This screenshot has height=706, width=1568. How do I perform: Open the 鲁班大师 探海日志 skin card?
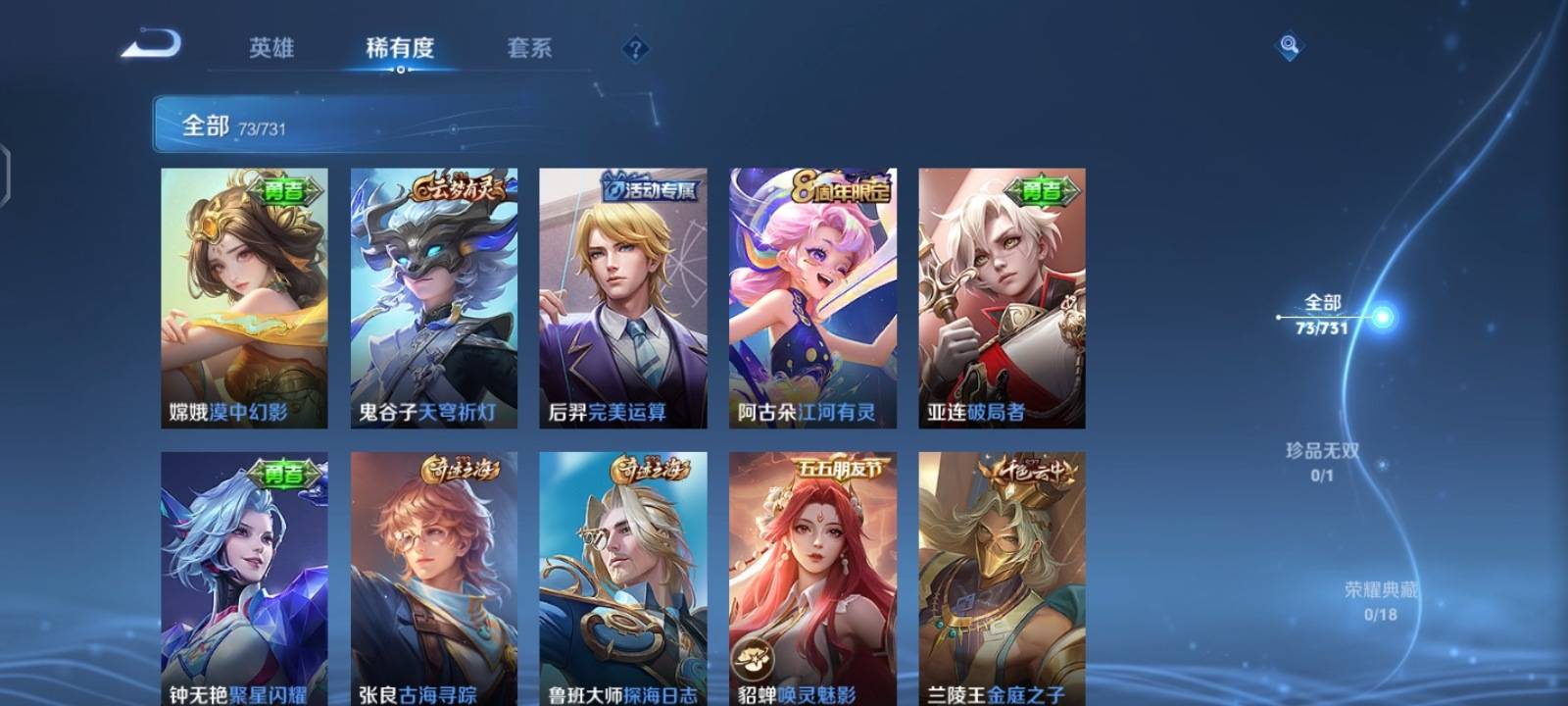pos(620,579)
